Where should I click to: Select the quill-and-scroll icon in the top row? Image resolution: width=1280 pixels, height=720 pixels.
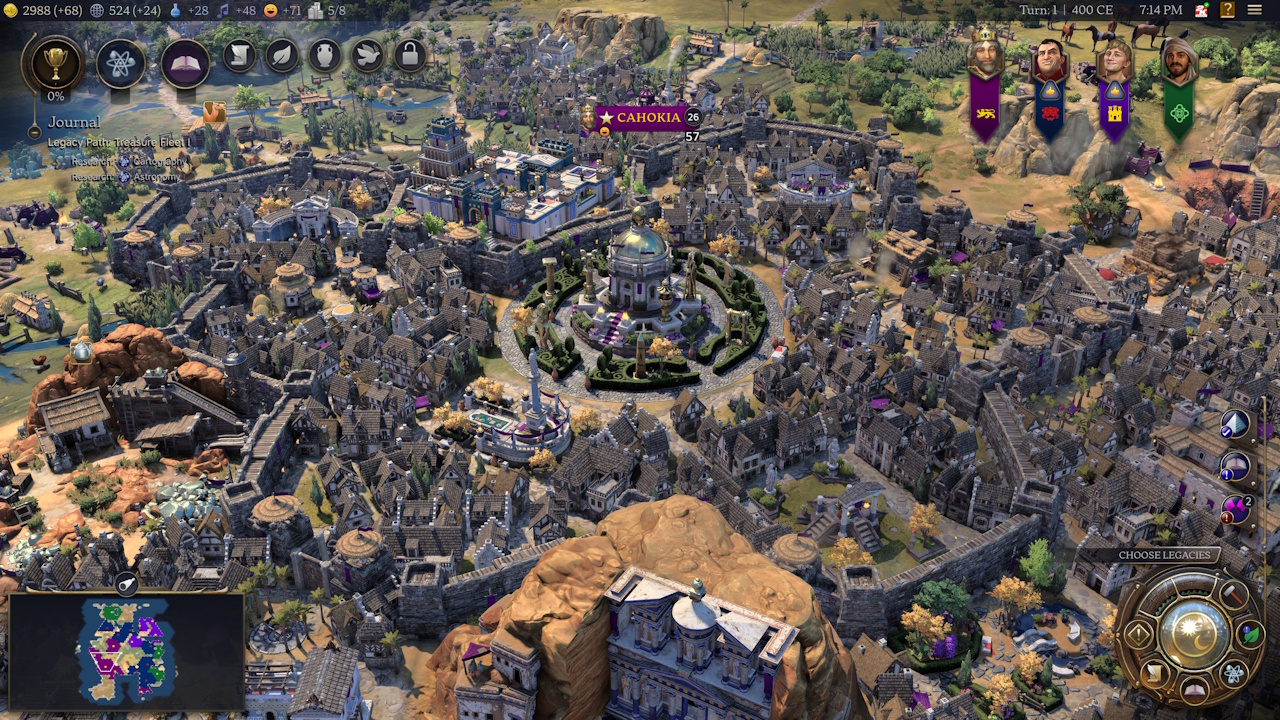point(238,57)
